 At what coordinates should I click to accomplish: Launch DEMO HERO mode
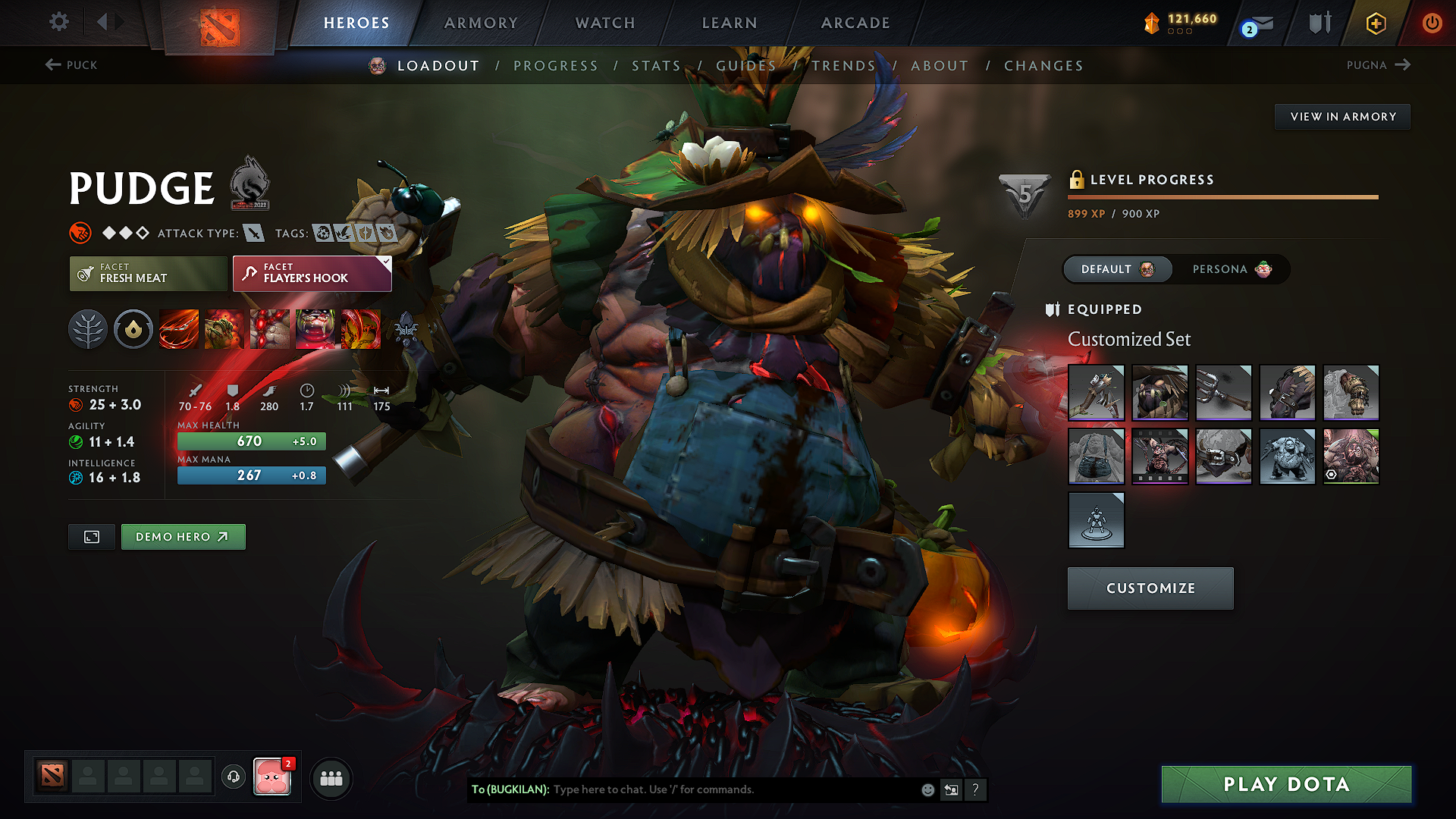coord(183,536)
